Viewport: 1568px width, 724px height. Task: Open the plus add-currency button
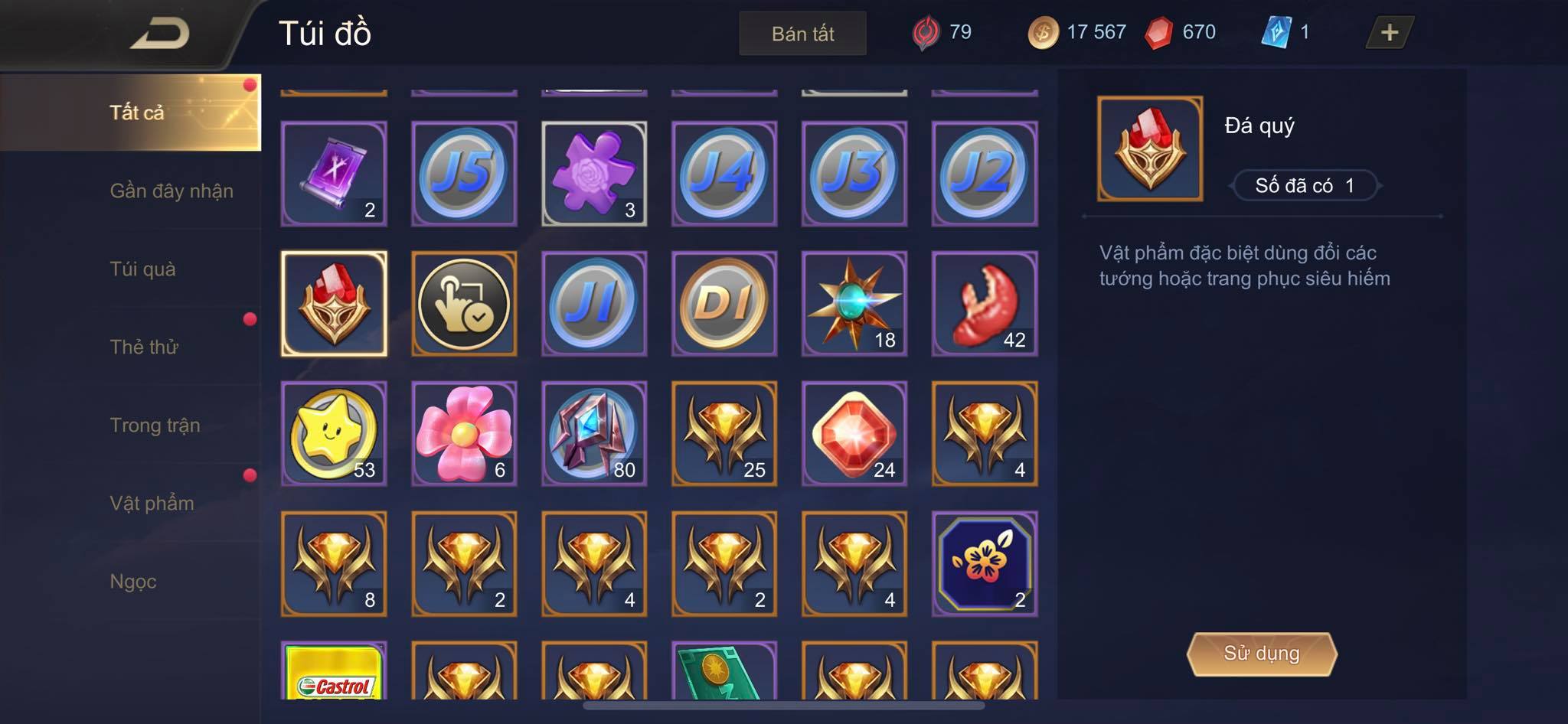[1389, 33]
